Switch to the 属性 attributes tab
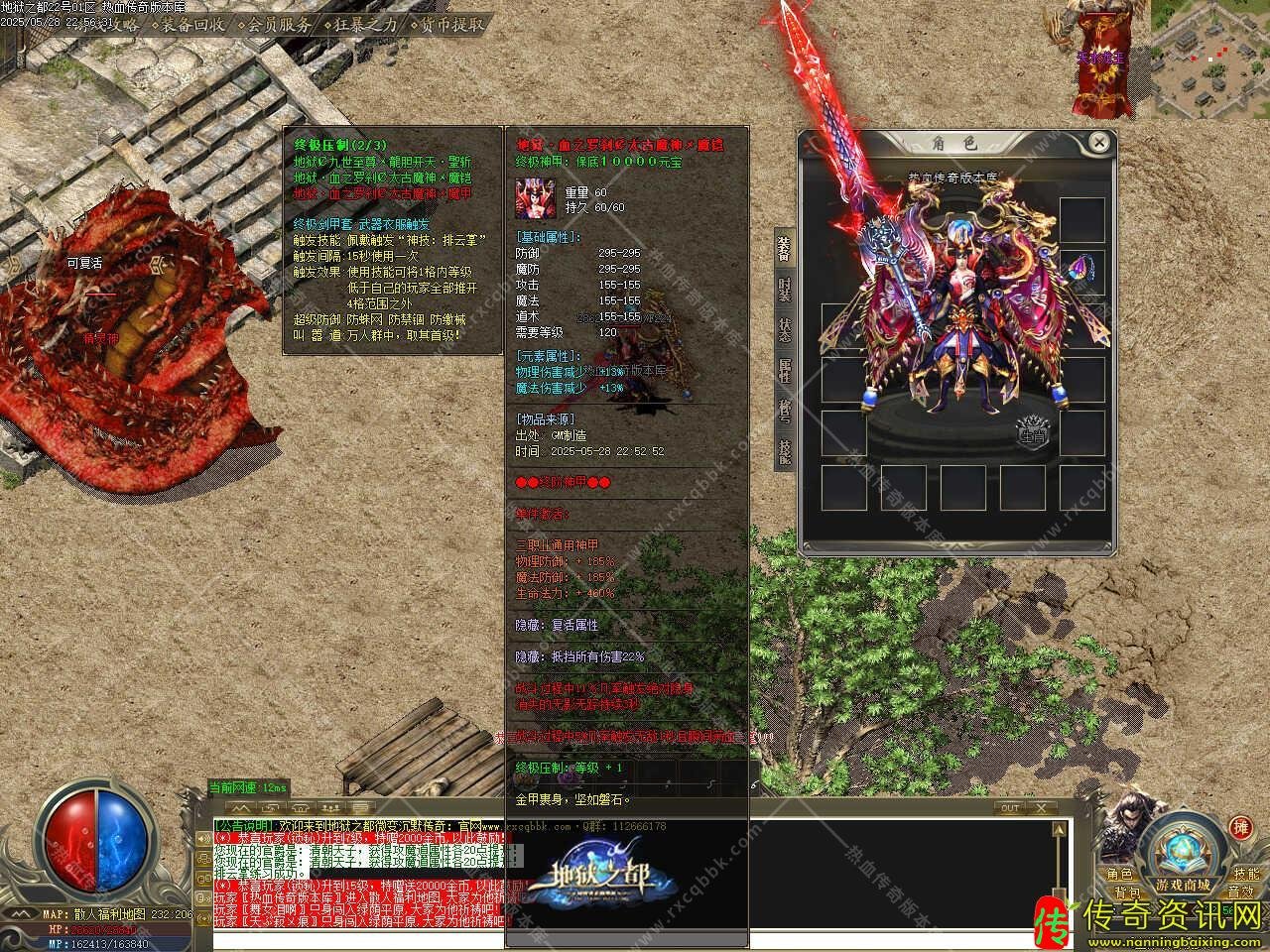1270x952 pixels. click(784, 371)
